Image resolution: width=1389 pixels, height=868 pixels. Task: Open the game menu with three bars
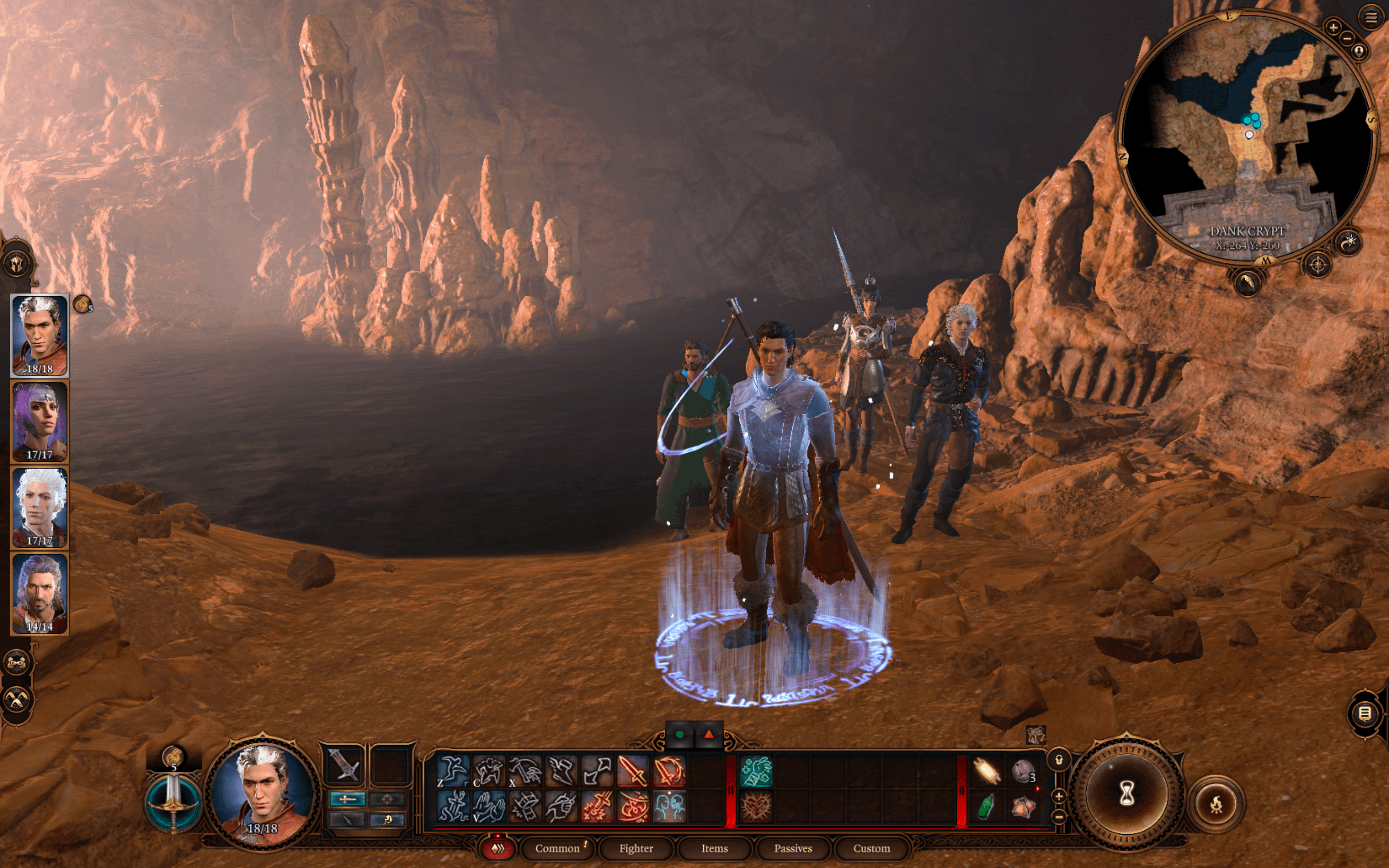1371,17
